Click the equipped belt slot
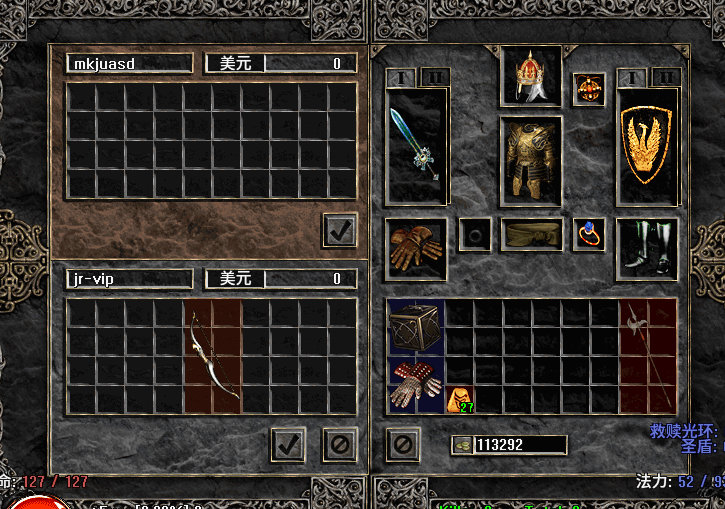The height and width of the screenshot is (509, 725). pos(531,235)
